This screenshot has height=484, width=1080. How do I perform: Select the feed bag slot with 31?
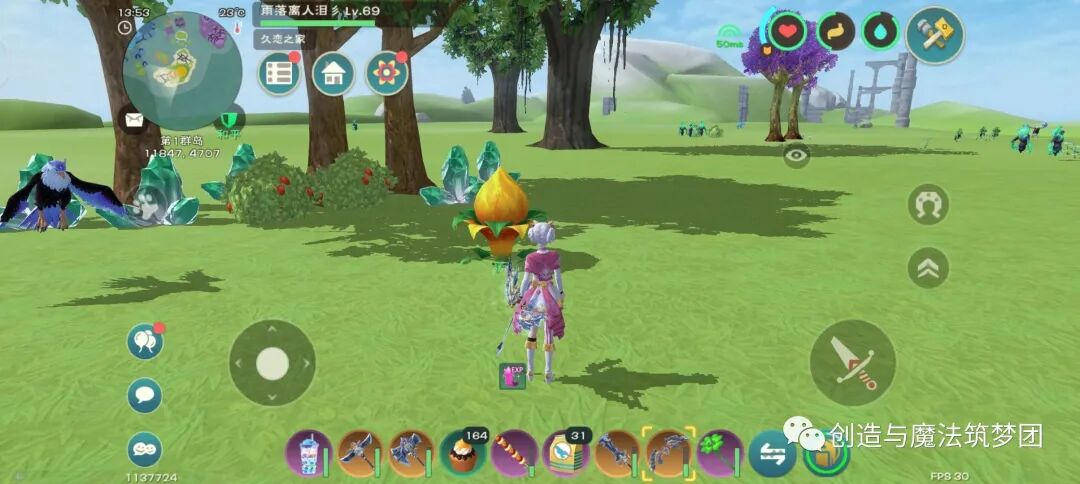[566, 454]
